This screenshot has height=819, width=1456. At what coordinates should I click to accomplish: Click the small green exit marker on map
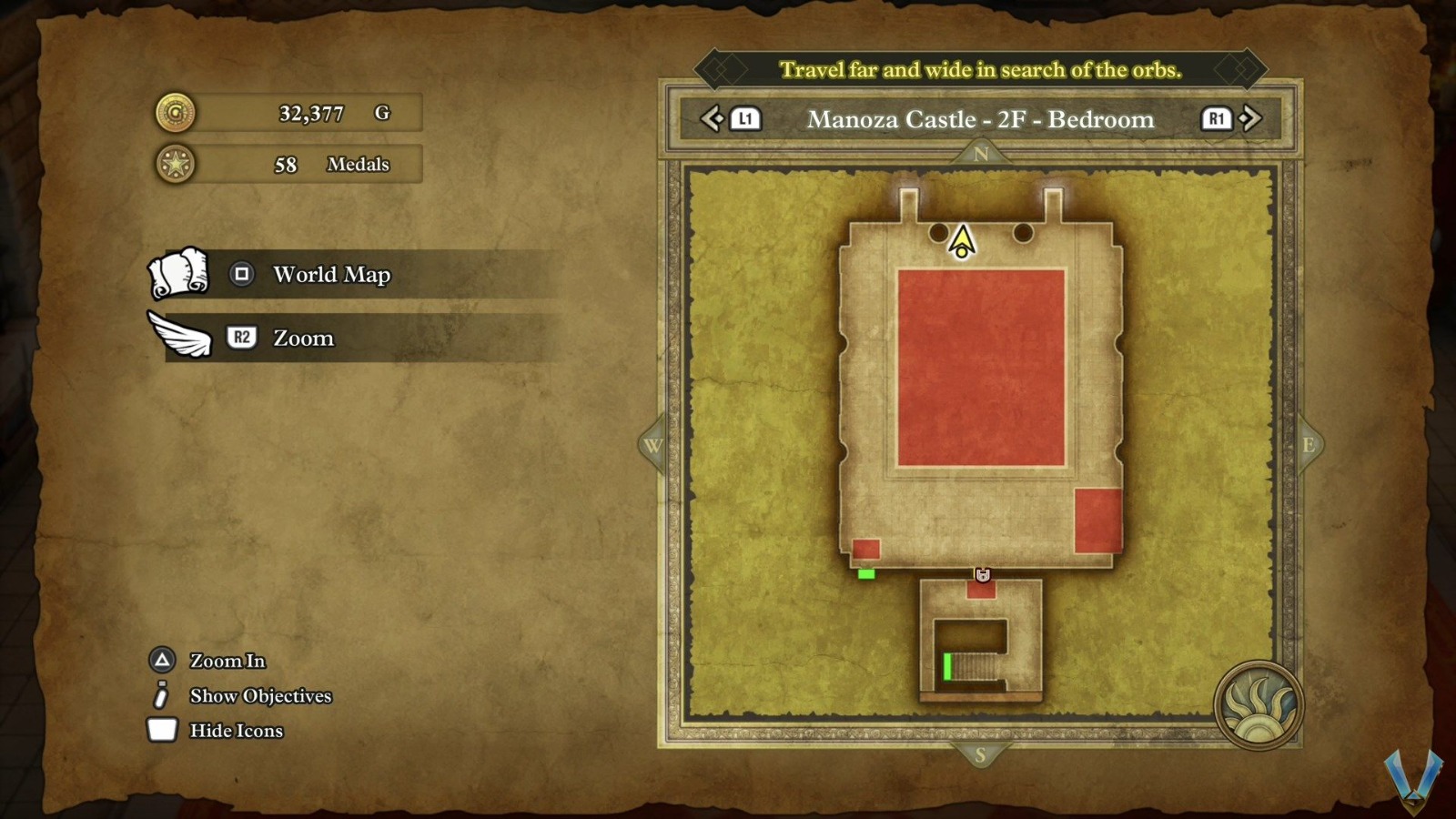[866, 574]
